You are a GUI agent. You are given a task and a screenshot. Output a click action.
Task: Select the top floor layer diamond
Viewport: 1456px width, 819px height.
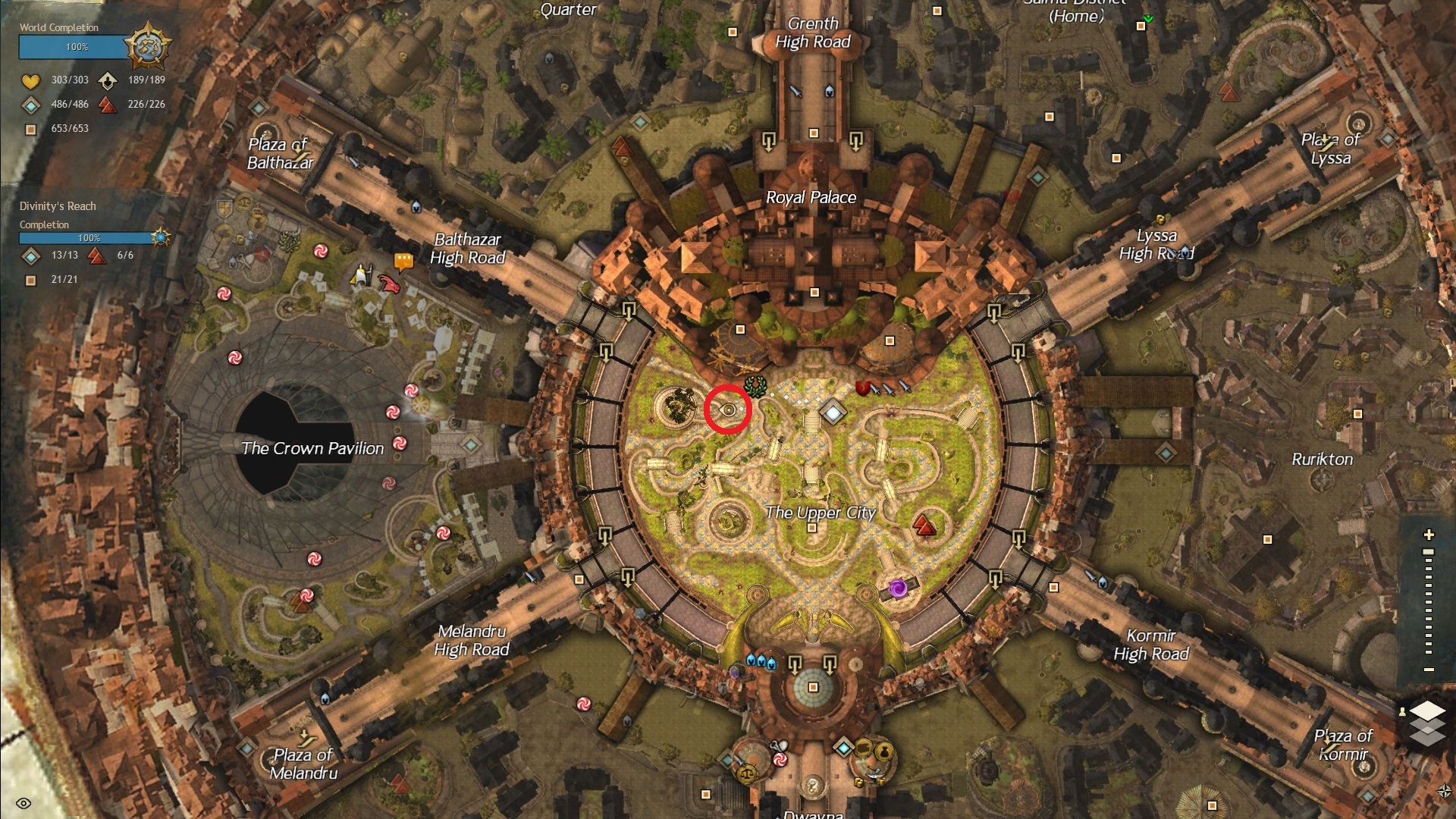1428,711
